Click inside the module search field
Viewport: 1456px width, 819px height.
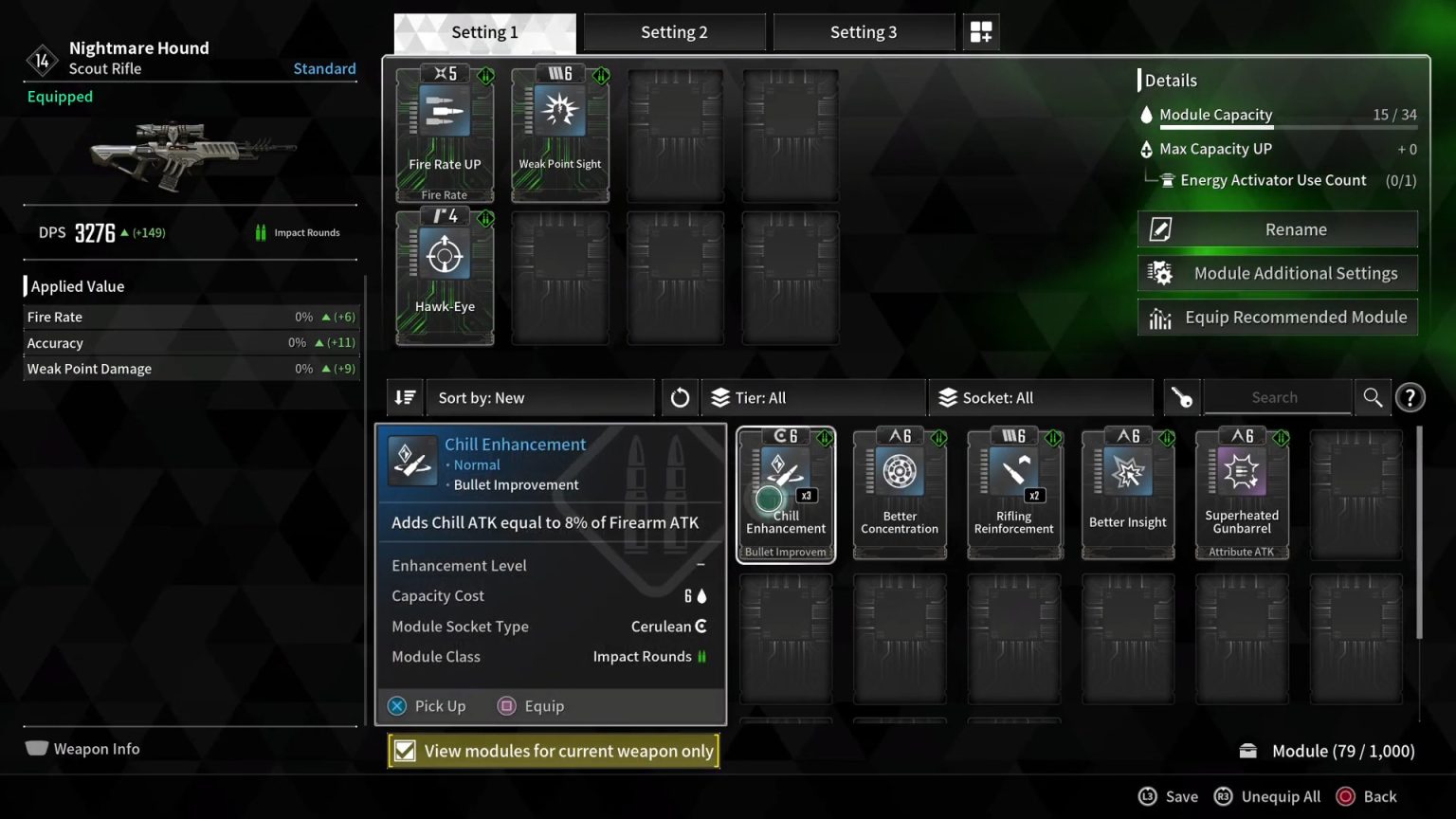click(1277, 397)
